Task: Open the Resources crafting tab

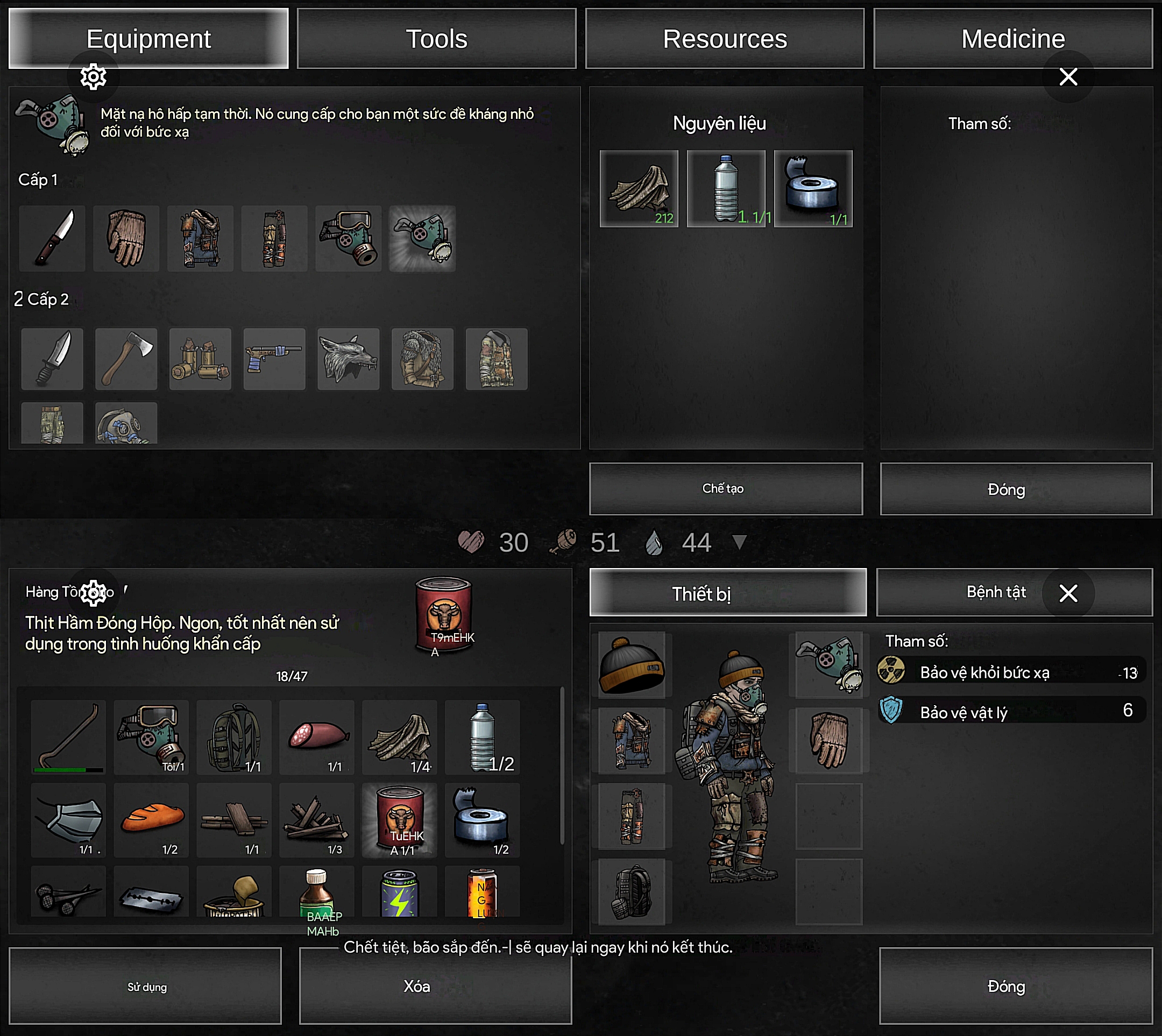Action: pyautogui.click(x=724, y=39)
